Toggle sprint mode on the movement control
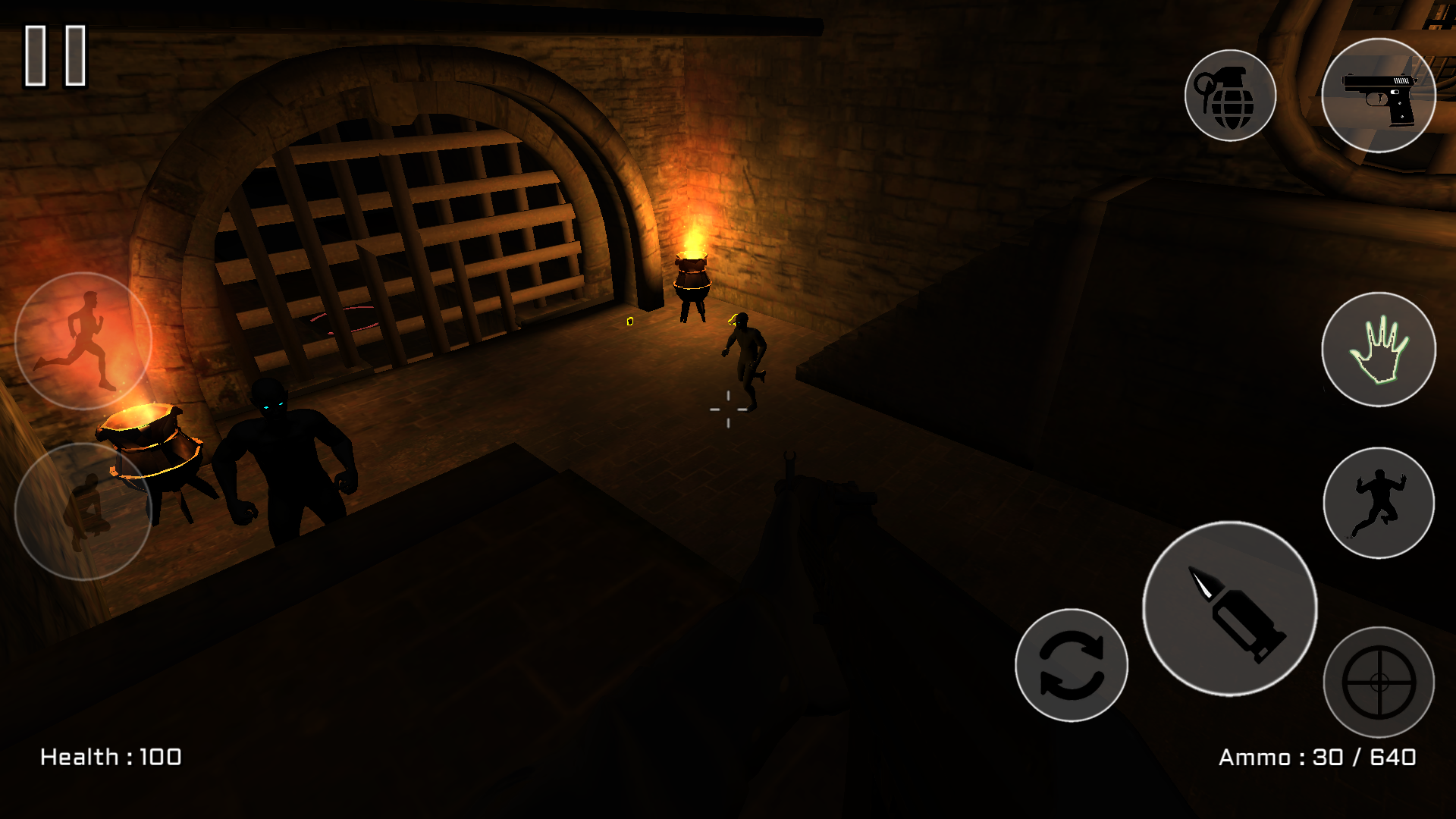 (x=81, y=341)
